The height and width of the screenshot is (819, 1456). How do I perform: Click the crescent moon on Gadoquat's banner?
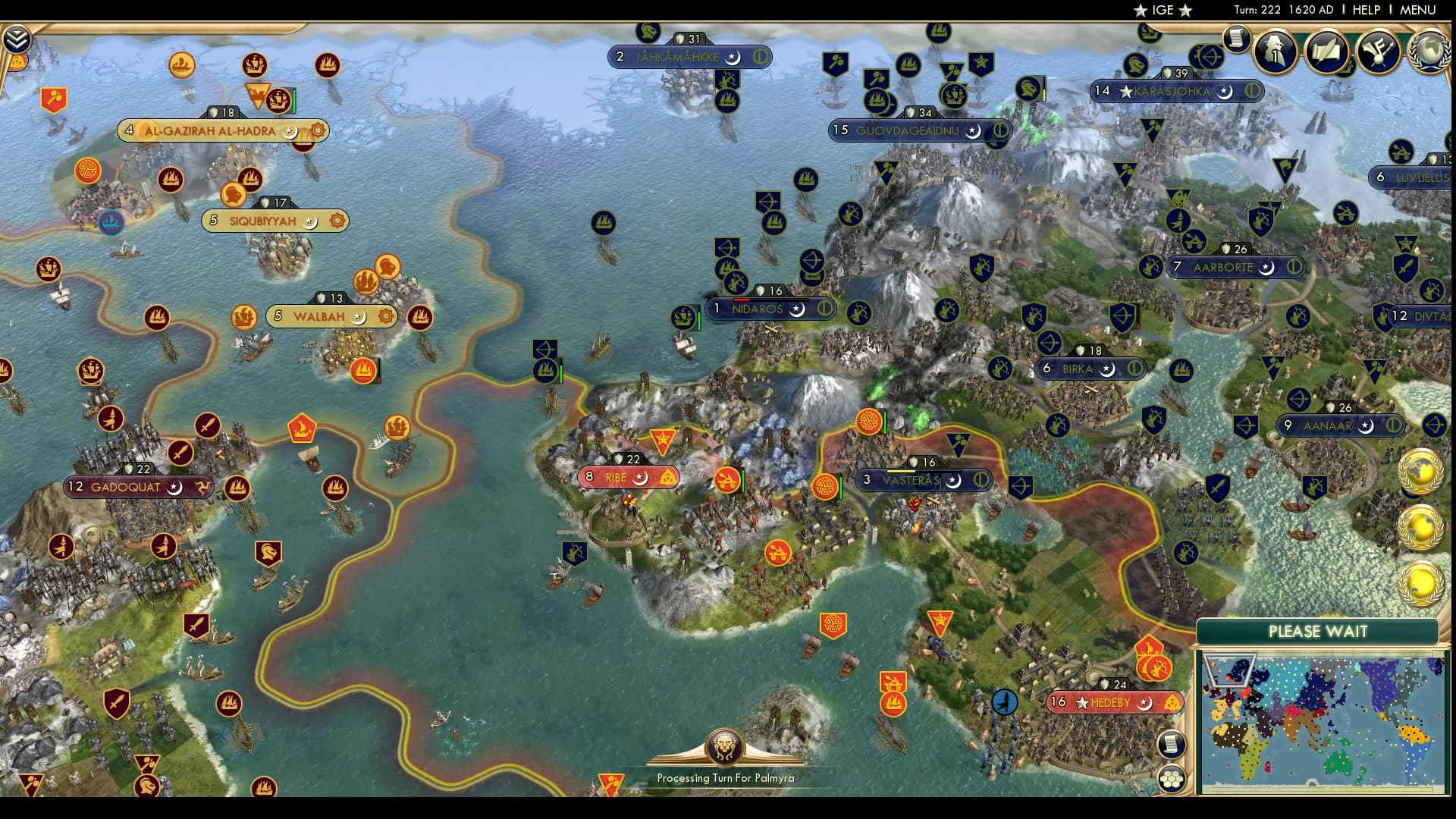[x=176, y=488]
